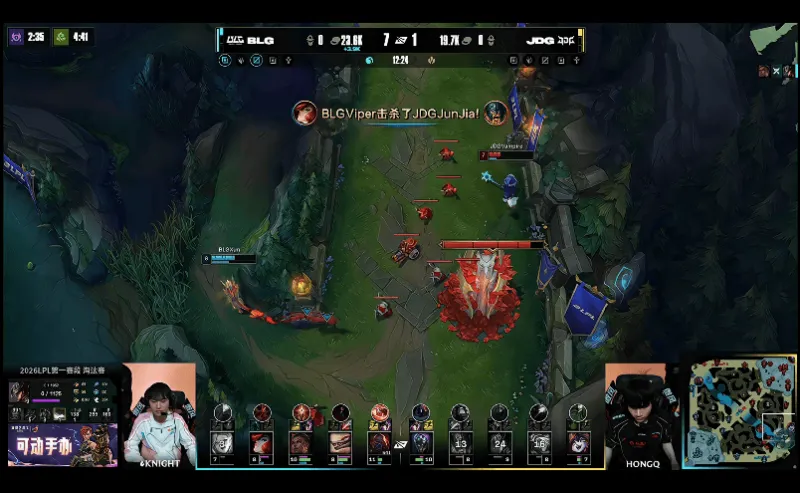Click the green dragon timer icon
The width and height of the screenshot is (800, 493).
59,37
